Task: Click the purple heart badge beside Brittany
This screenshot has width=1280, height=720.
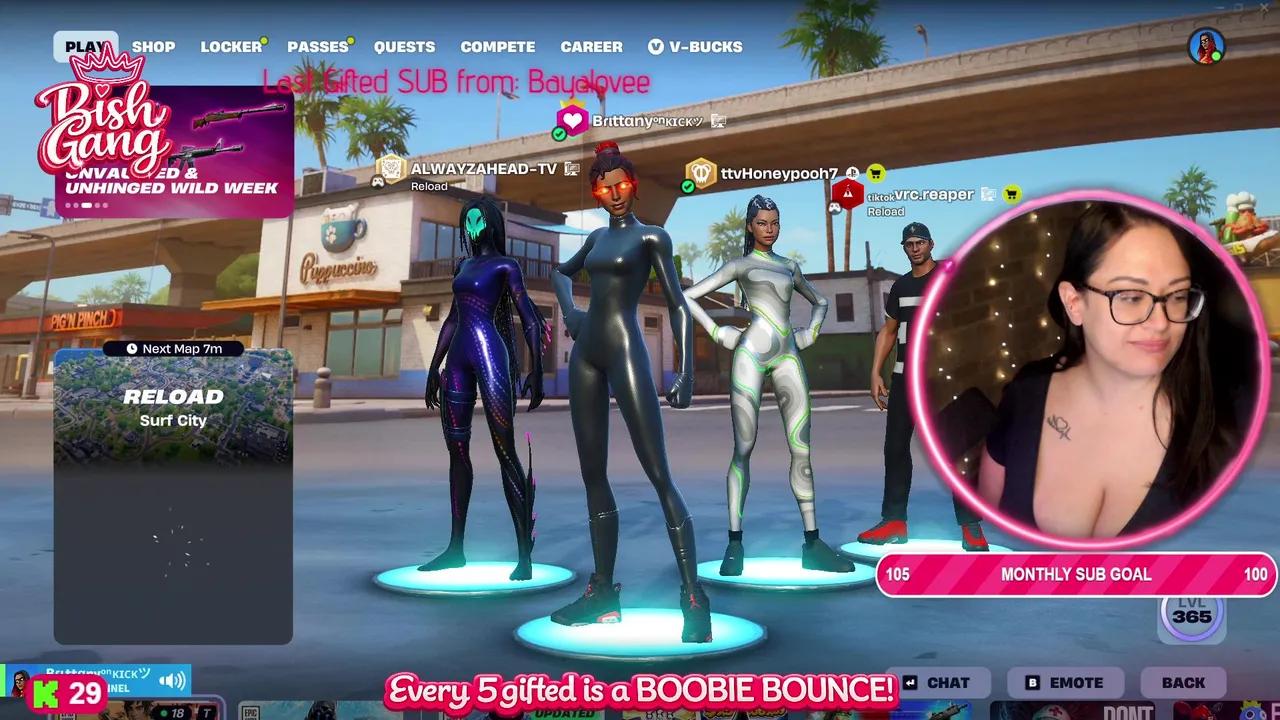Action: click(x=570, y=119)
